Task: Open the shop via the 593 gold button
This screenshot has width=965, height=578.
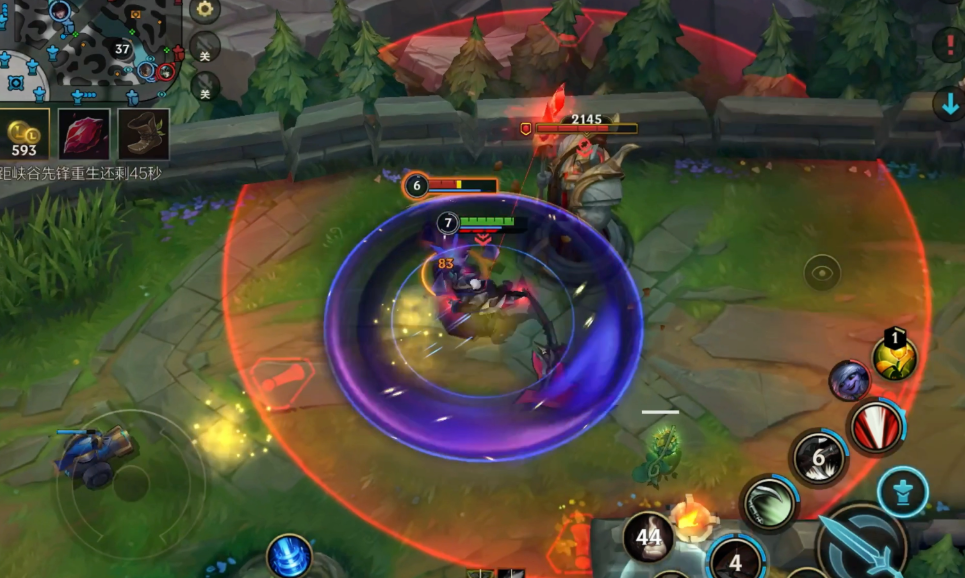Action: click(x=24, y=134)
